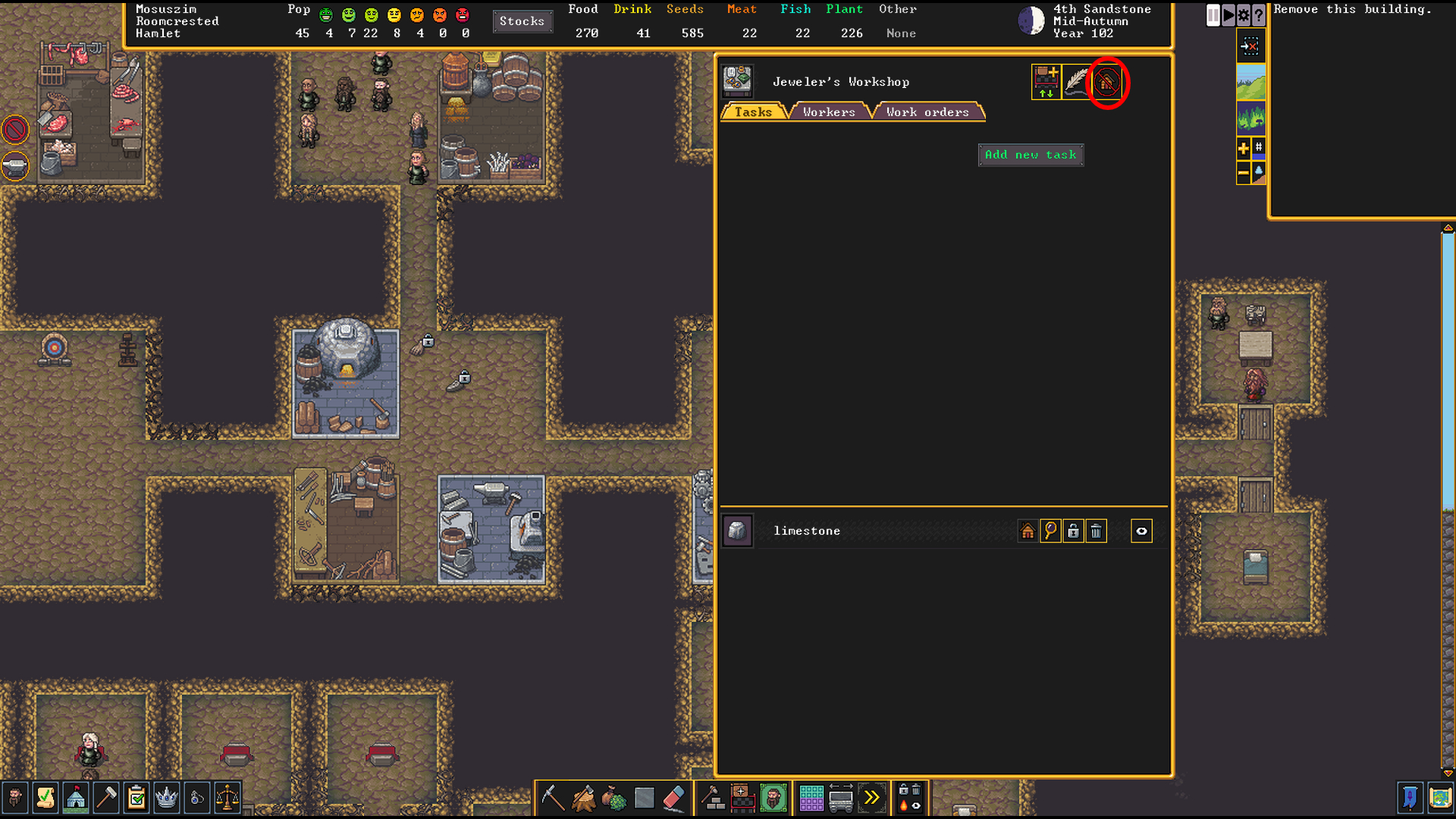Expand additional commands with the chevron button
Image resolution: width=1456 pixels, height=819 pixels.
(872, 798)
